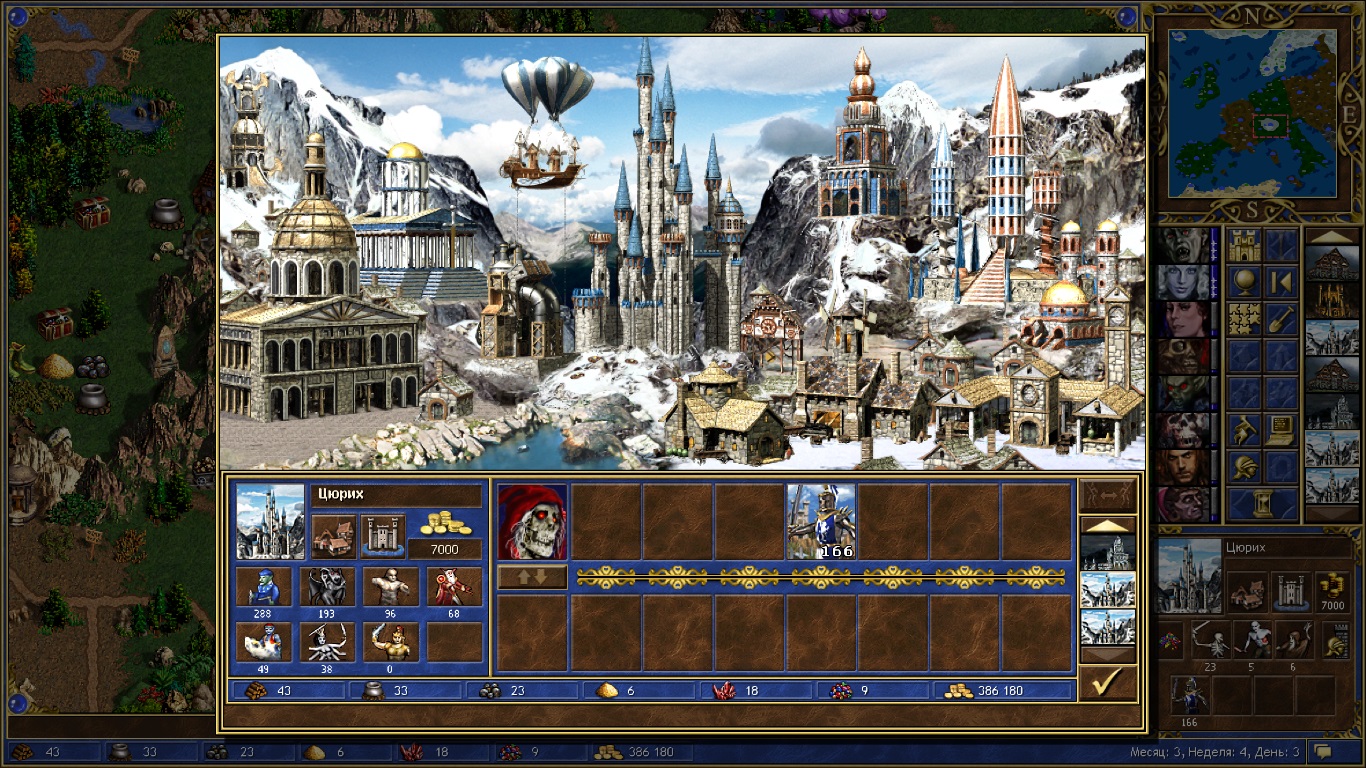Swap garrison and visiting heroes with arrows button
Viewport: 1366px width, 768px height.
[532, 577]
